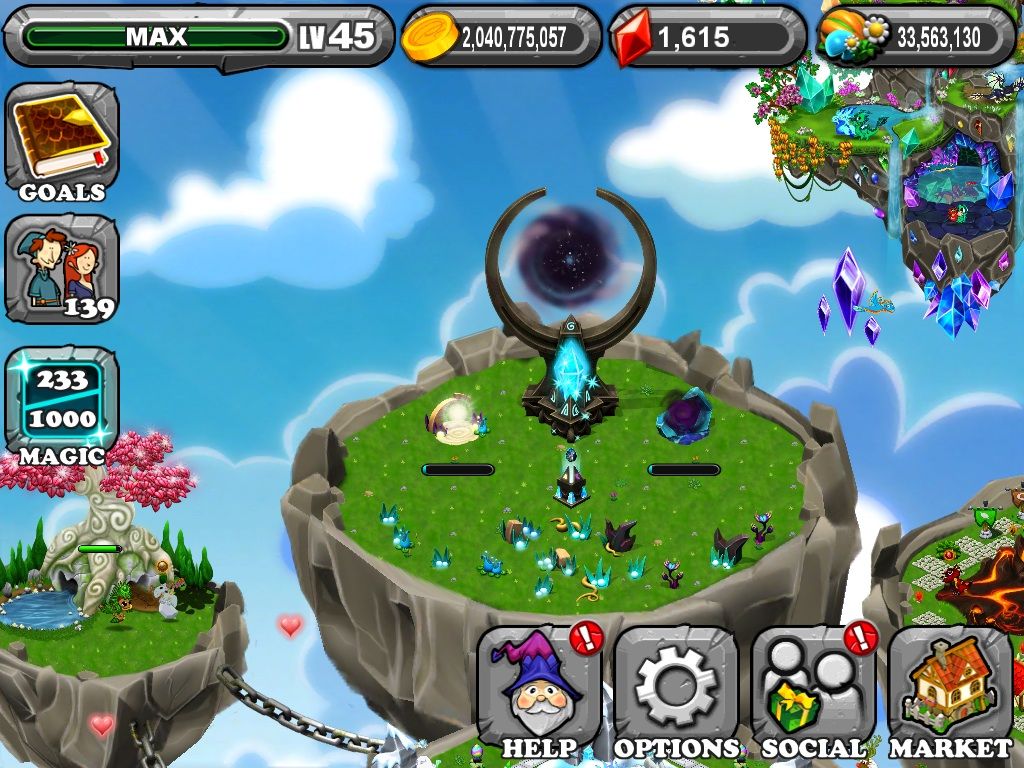Open the Options gear menu
Image resolution: width=1024 pixels, height=768 pixels.
[676, 691]
